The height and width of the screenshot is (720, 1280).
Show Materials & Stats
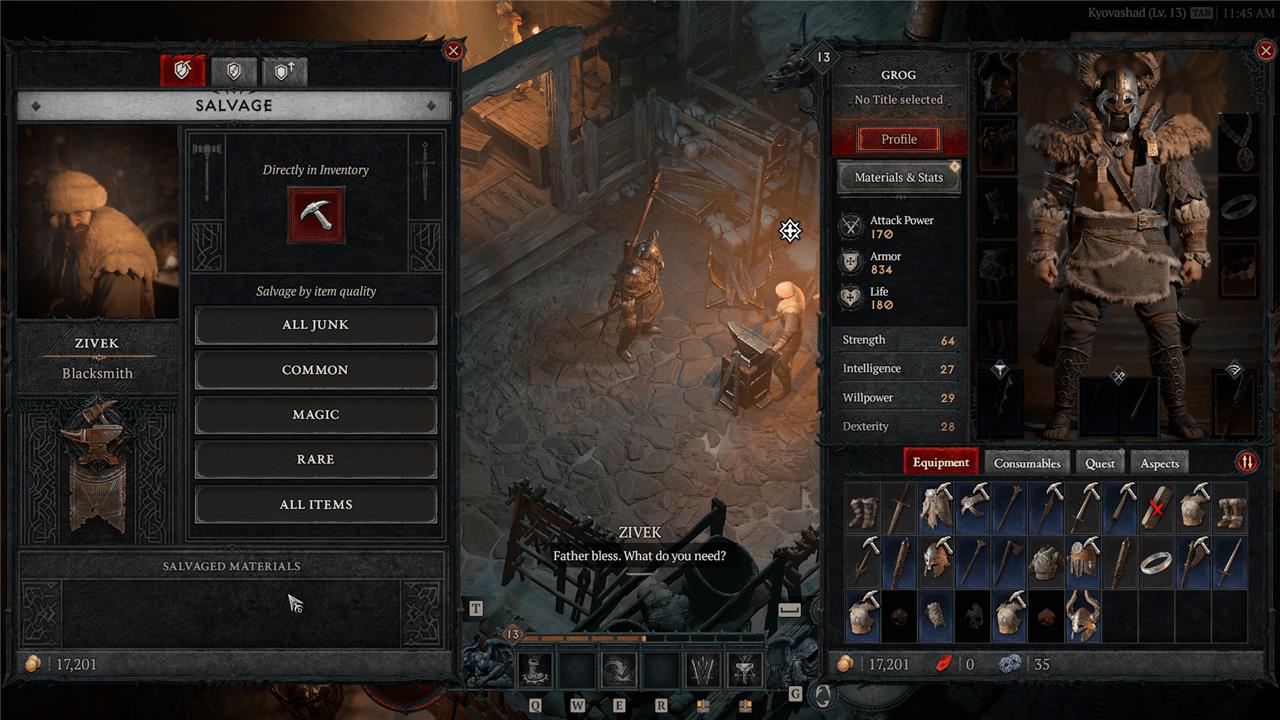click(x=898, y=177)
